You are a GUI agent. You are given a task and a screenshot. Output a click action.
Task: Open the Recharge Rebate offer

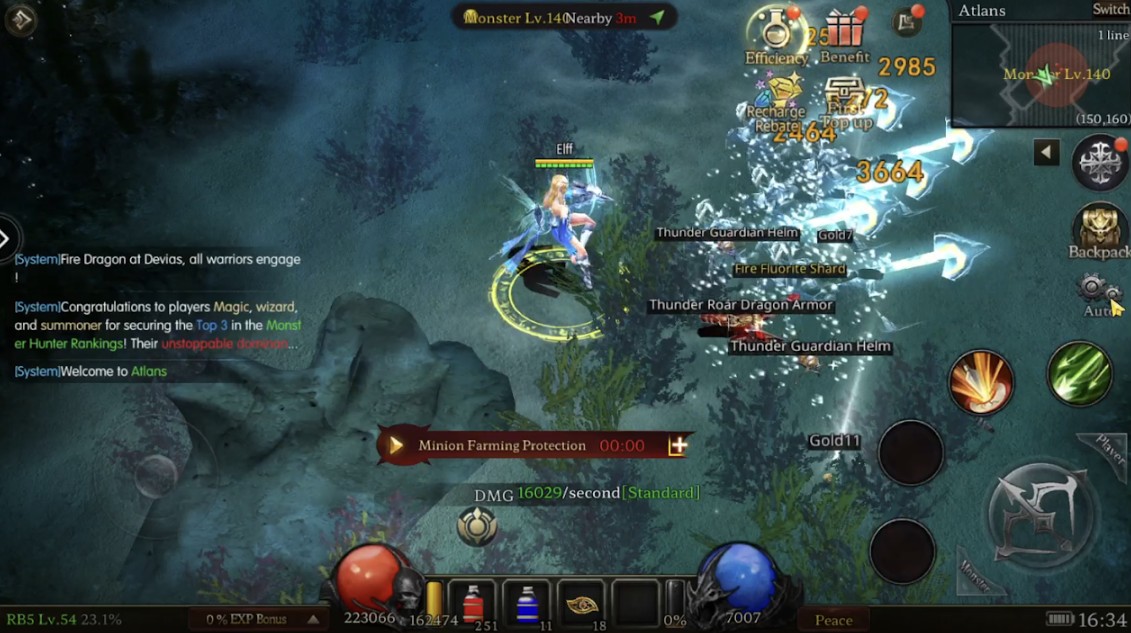click(777, 97)
